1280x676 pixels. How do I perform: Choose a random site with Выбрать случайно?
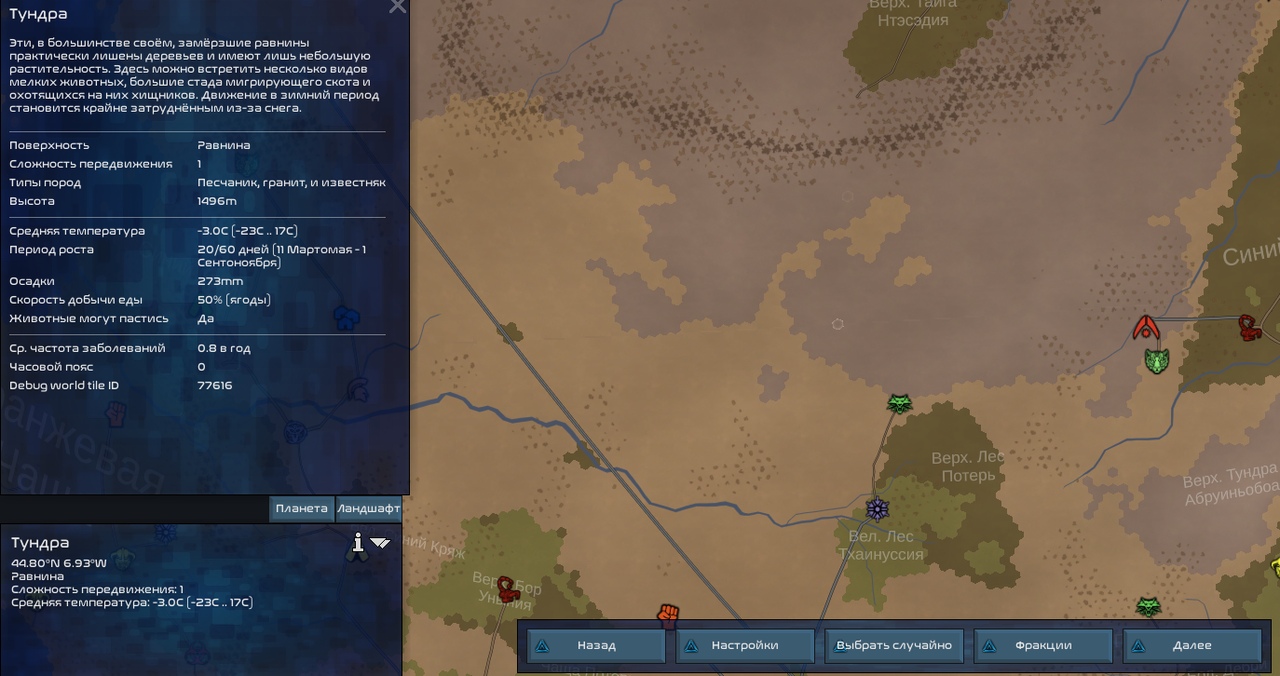click(893, 645)
